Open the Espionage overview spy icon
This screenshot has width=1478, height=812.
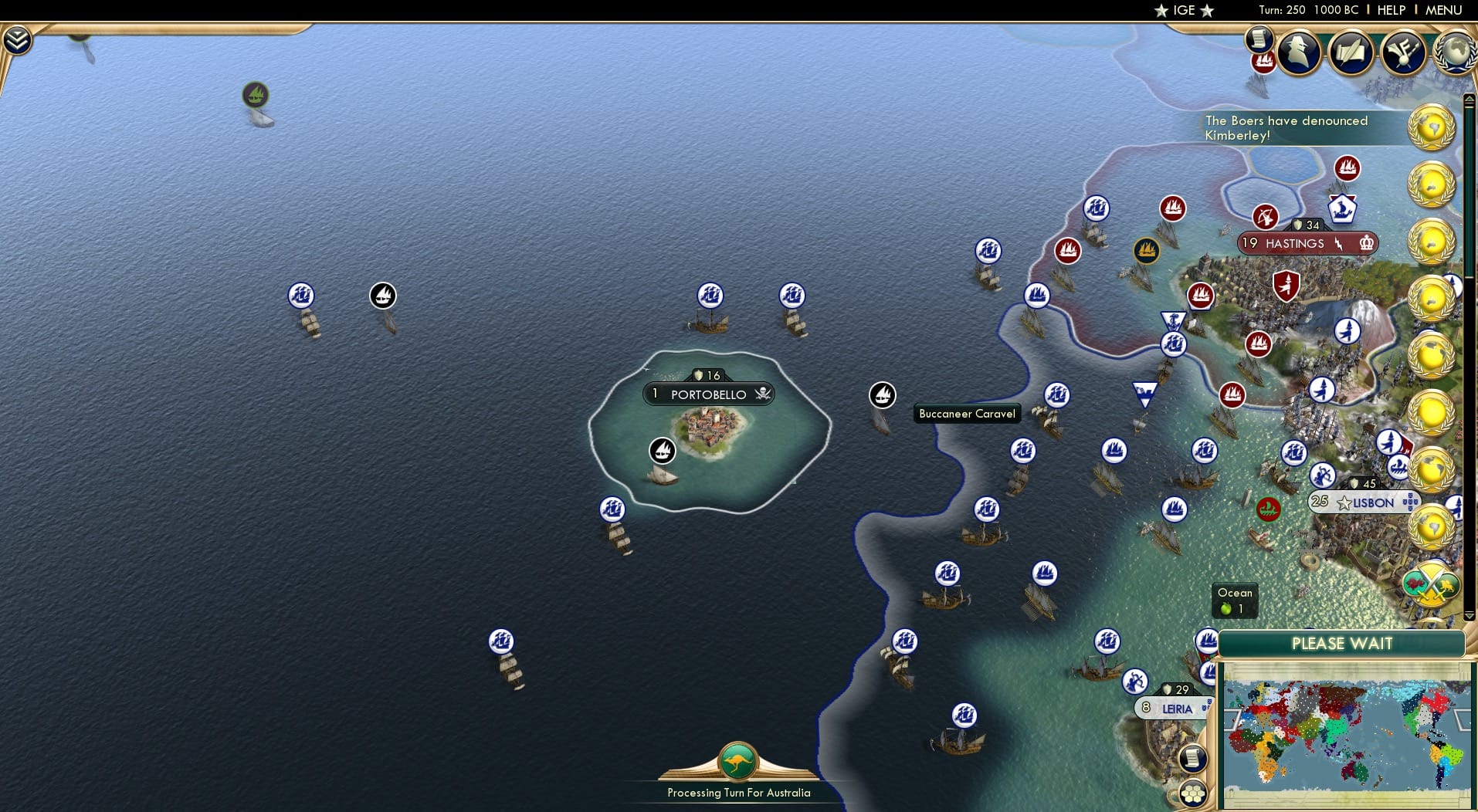coord(1300,52)
